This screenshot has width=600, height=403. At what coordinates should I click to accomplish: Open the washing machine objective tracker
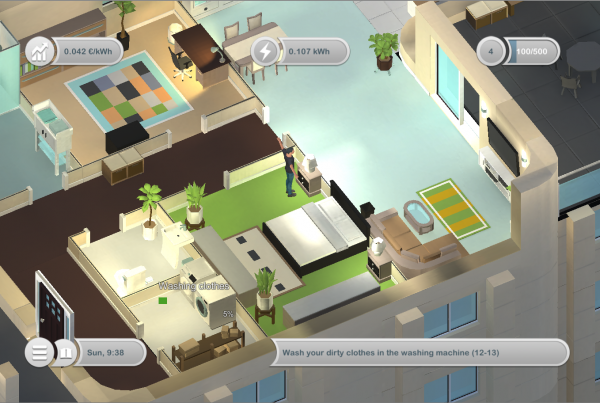point(420,352)
